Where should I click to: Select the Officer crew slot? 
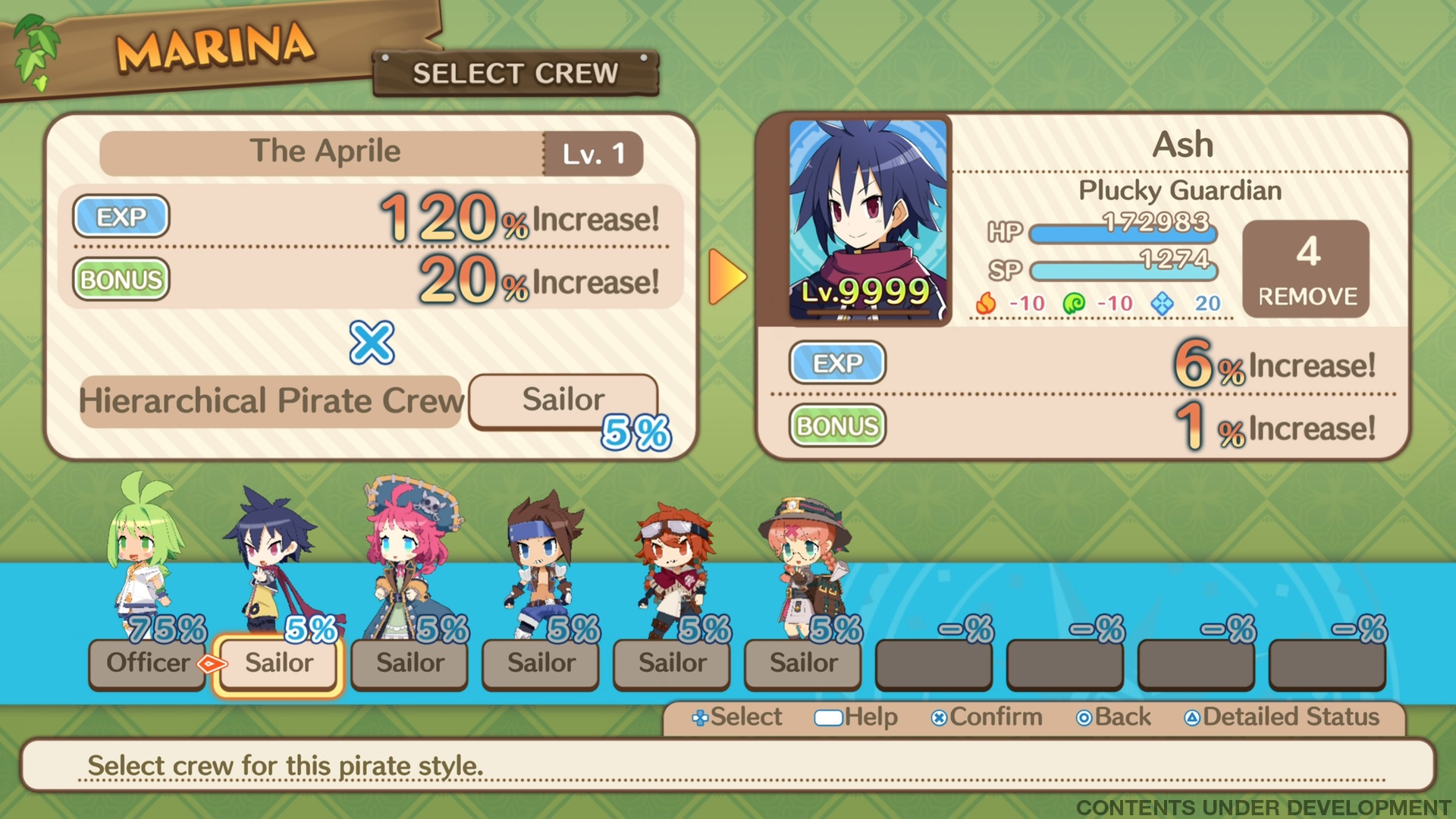(147, 664)
